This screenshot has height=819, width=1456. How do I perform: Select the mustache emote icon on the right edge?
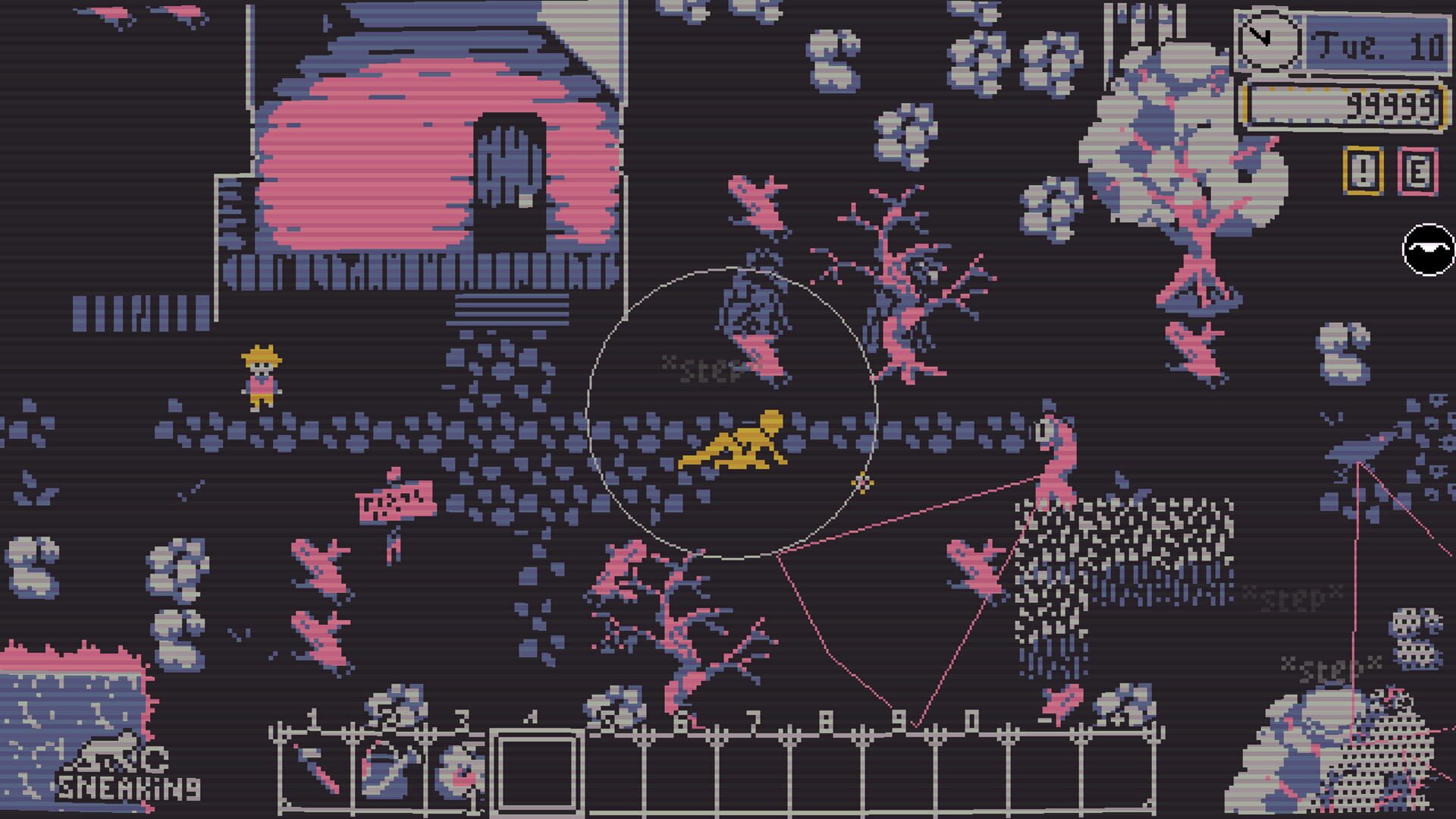[x=1428, y=248]
